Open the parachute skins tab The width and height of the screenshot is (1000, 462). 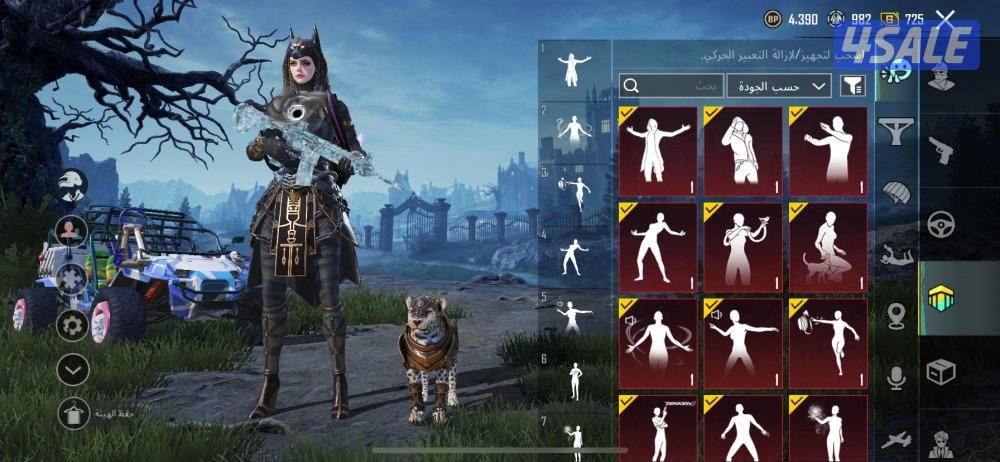pyautogui.click(x=896, y=191)
